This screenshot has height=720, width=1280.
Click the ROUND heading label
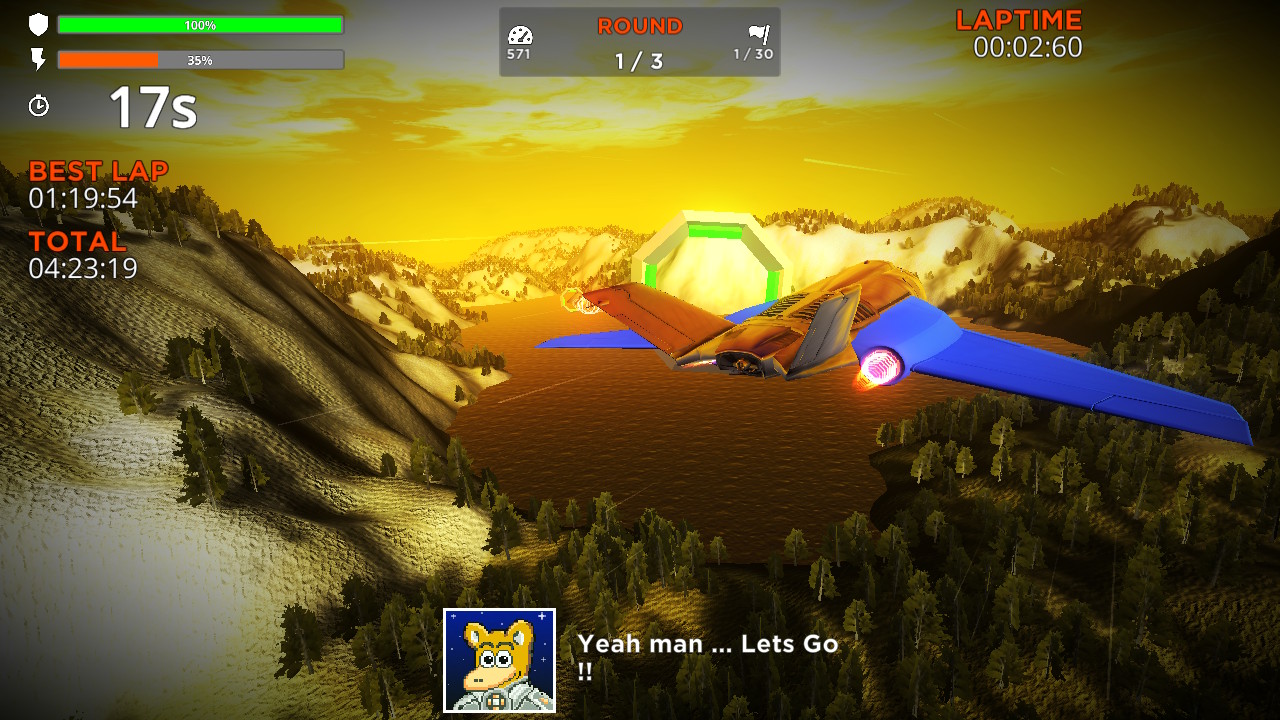[x=638, y=25]
